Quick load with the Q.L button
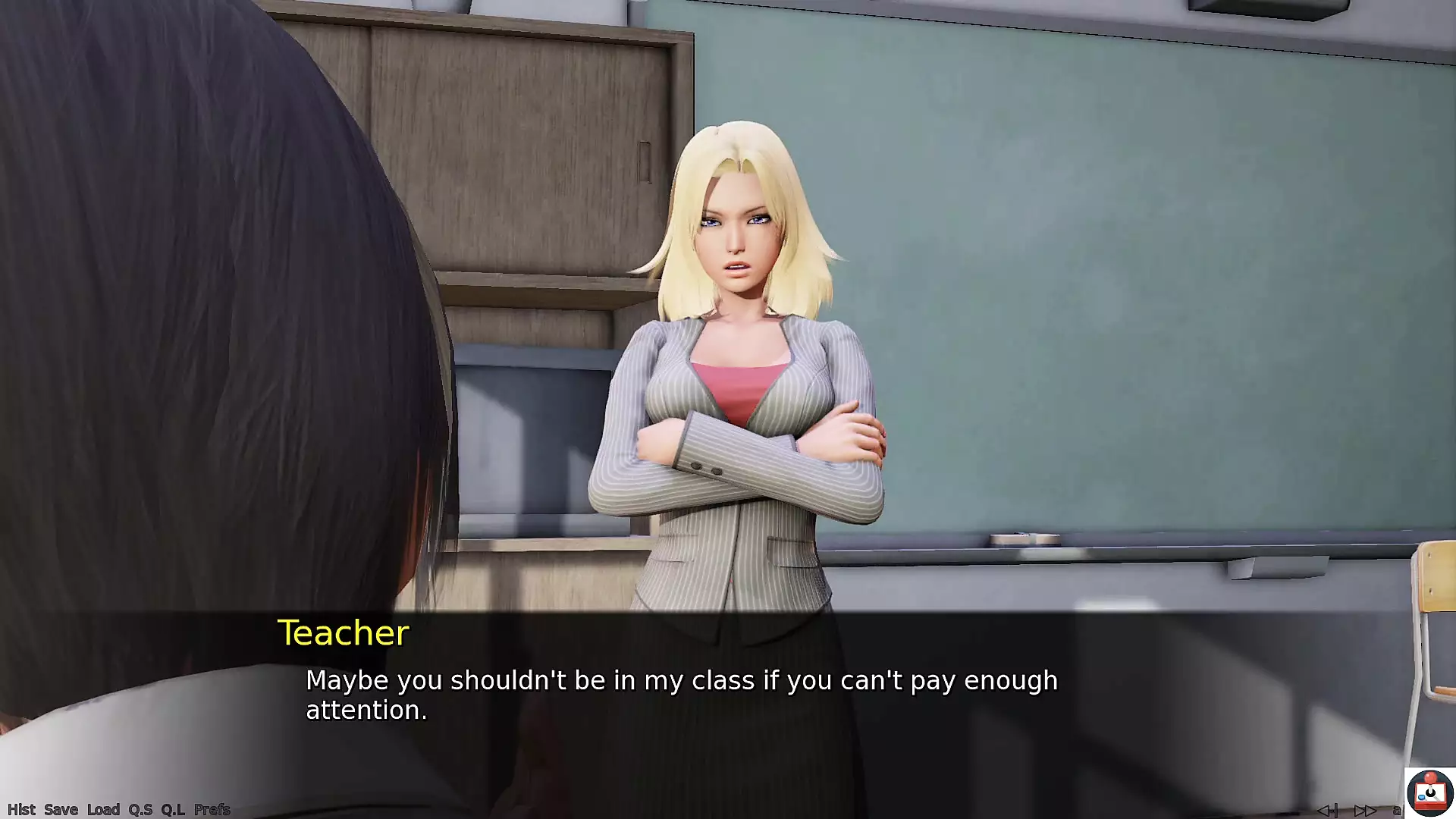 173,809
